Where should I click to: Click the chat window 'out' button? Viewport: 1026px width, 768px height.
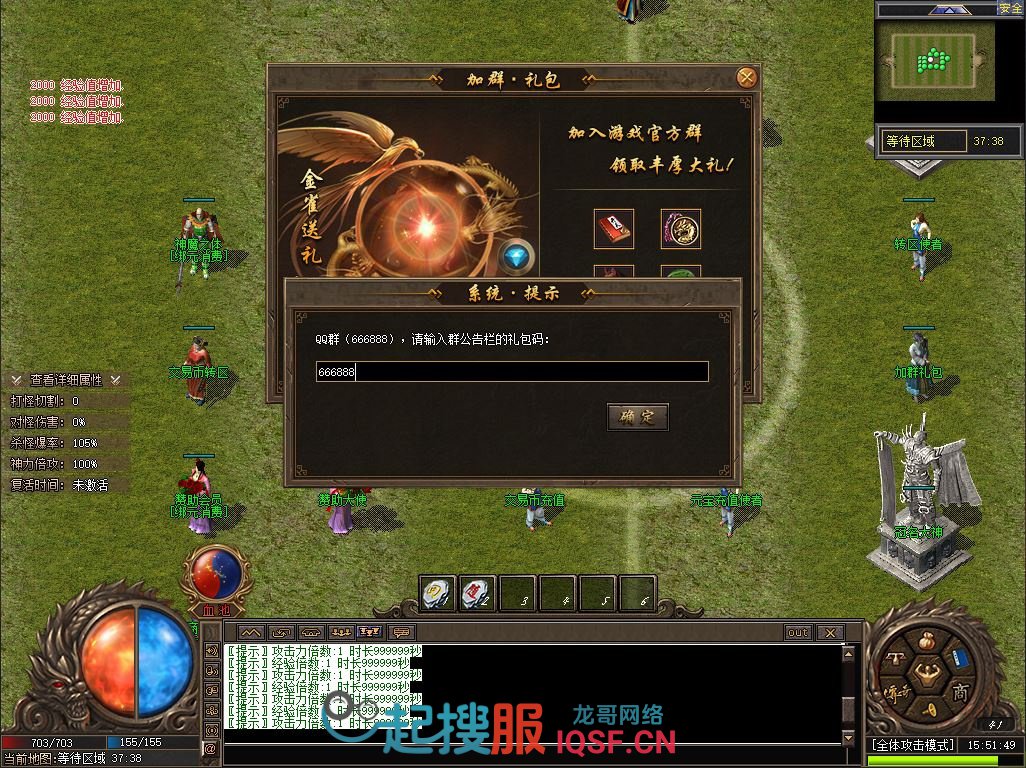tap(797, 633)
